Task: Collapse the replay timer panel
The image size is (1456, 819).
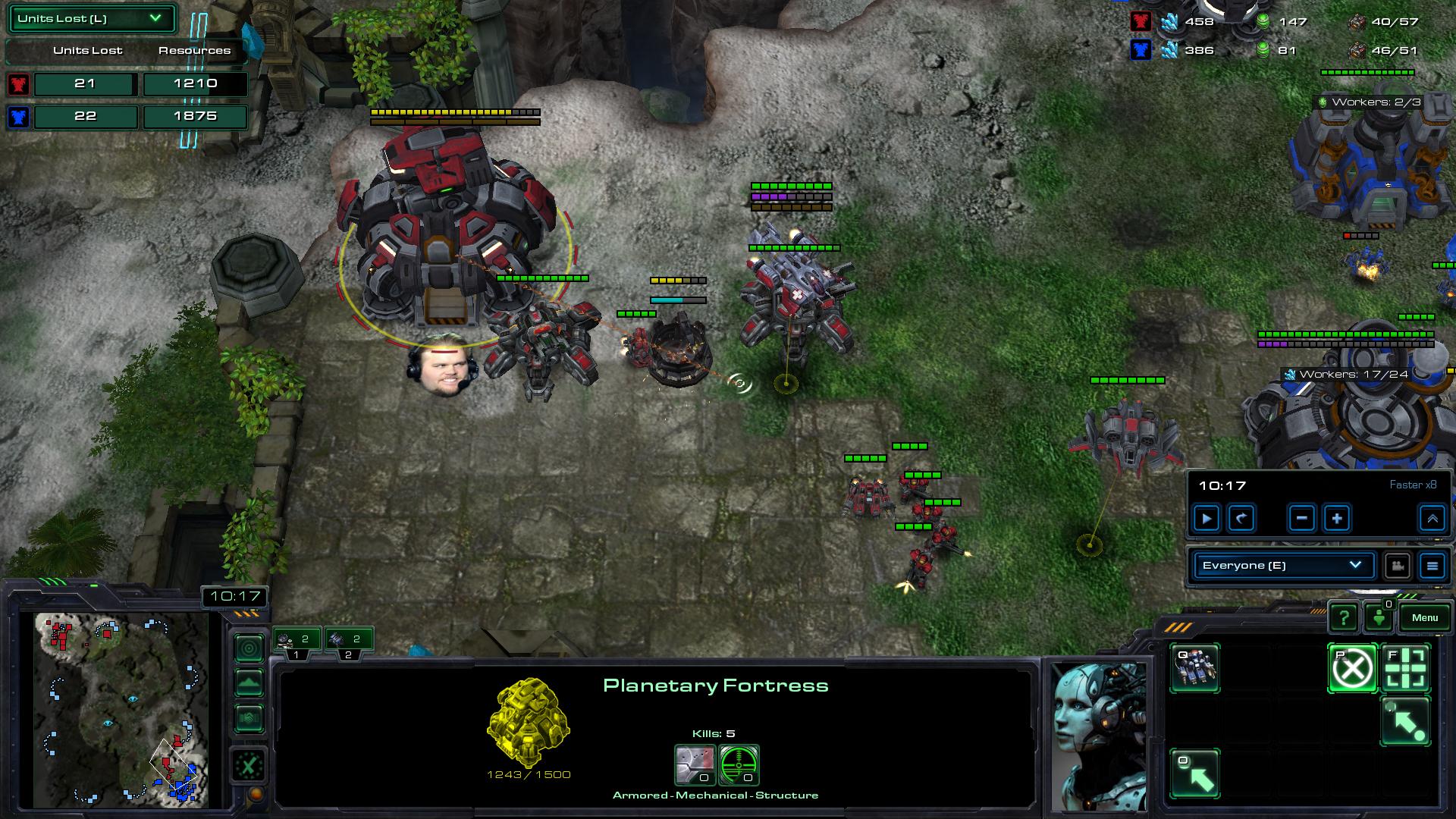Action: 1432,519
